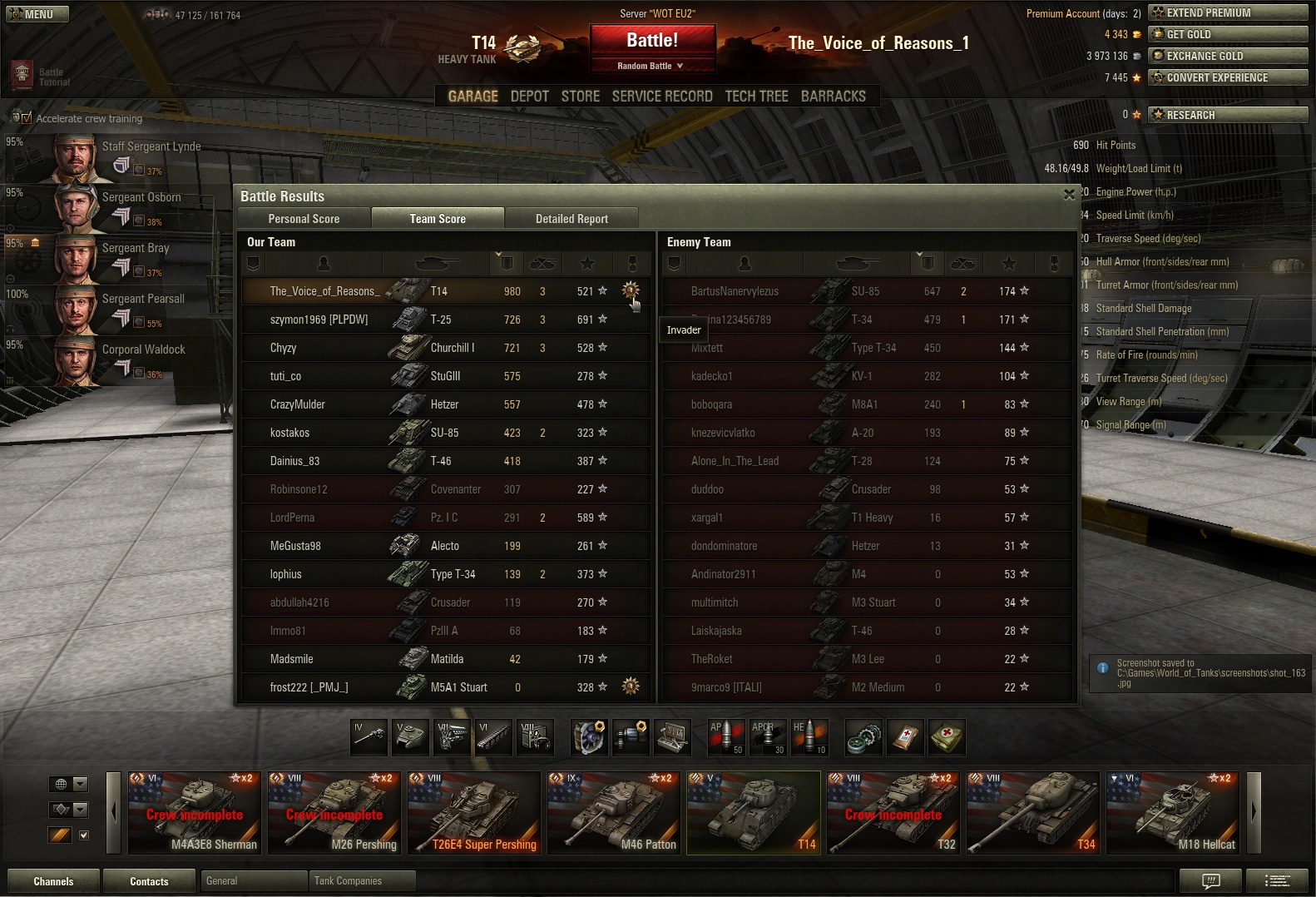Open the Random Battle mode dropdown
The image size is (1316, 897).
[651, 66]
